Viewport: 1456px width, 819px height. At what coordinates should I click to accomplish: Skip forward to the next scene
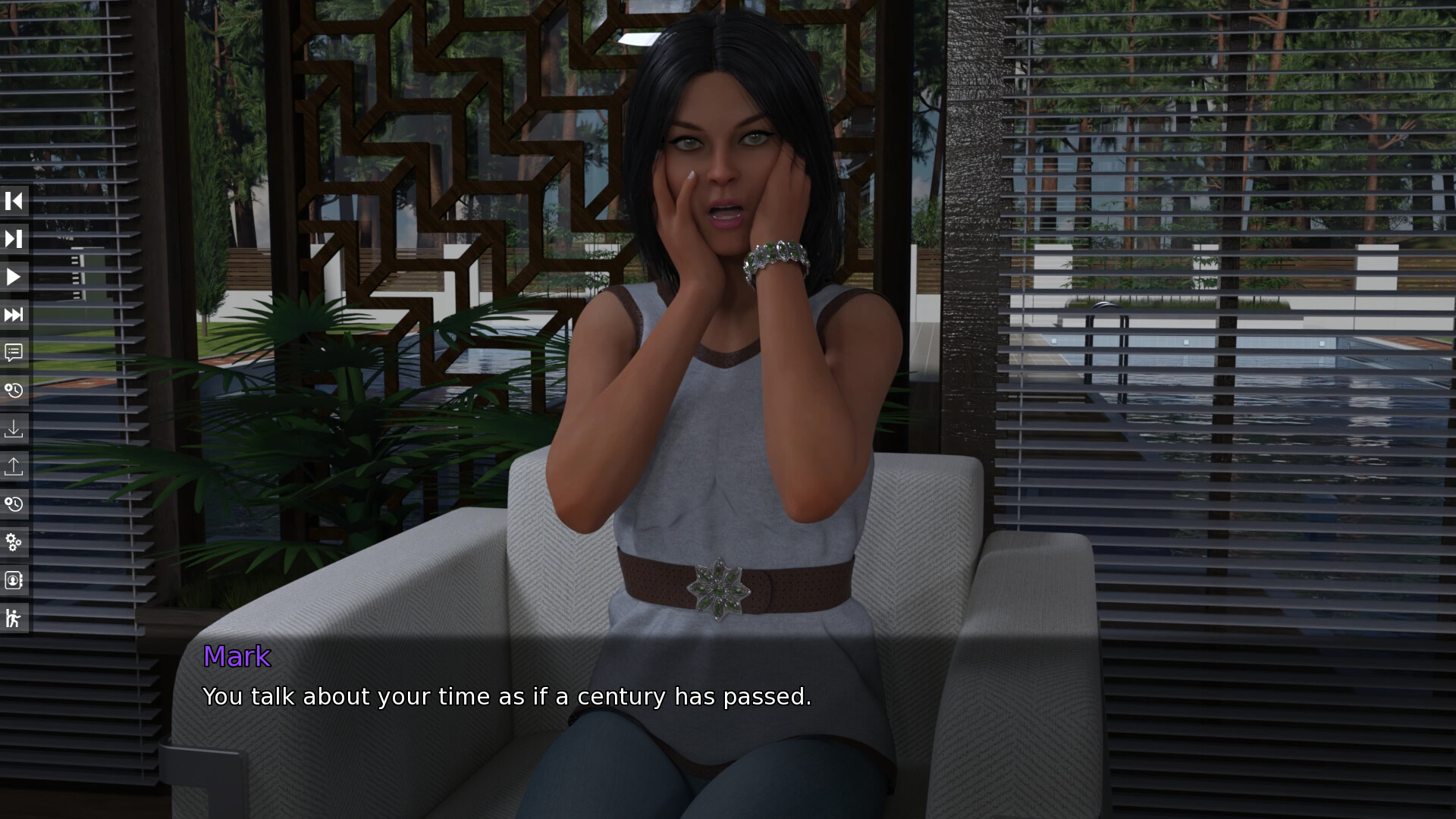(14, 239)
